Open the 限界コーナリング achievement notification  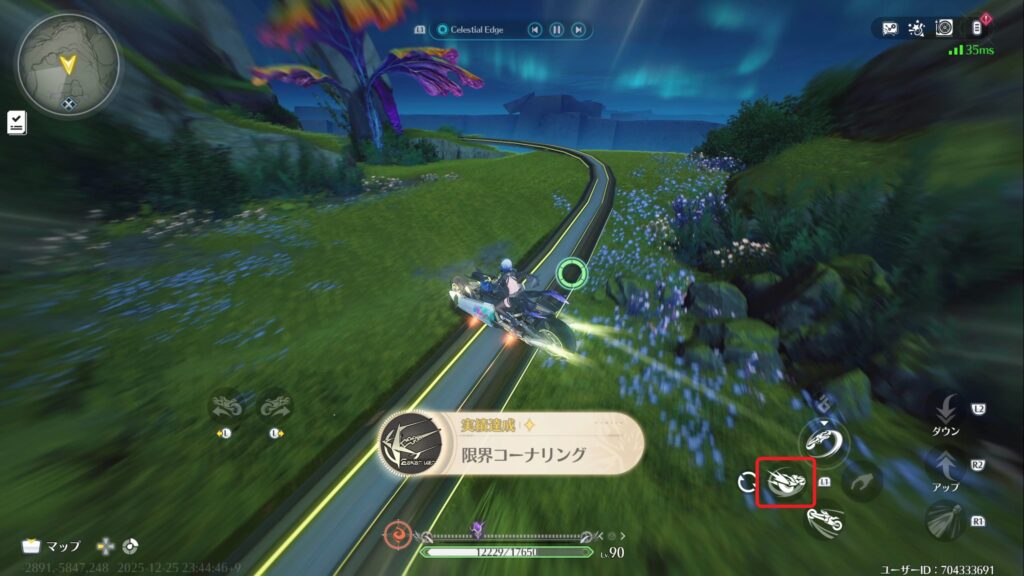click(512, 444)
